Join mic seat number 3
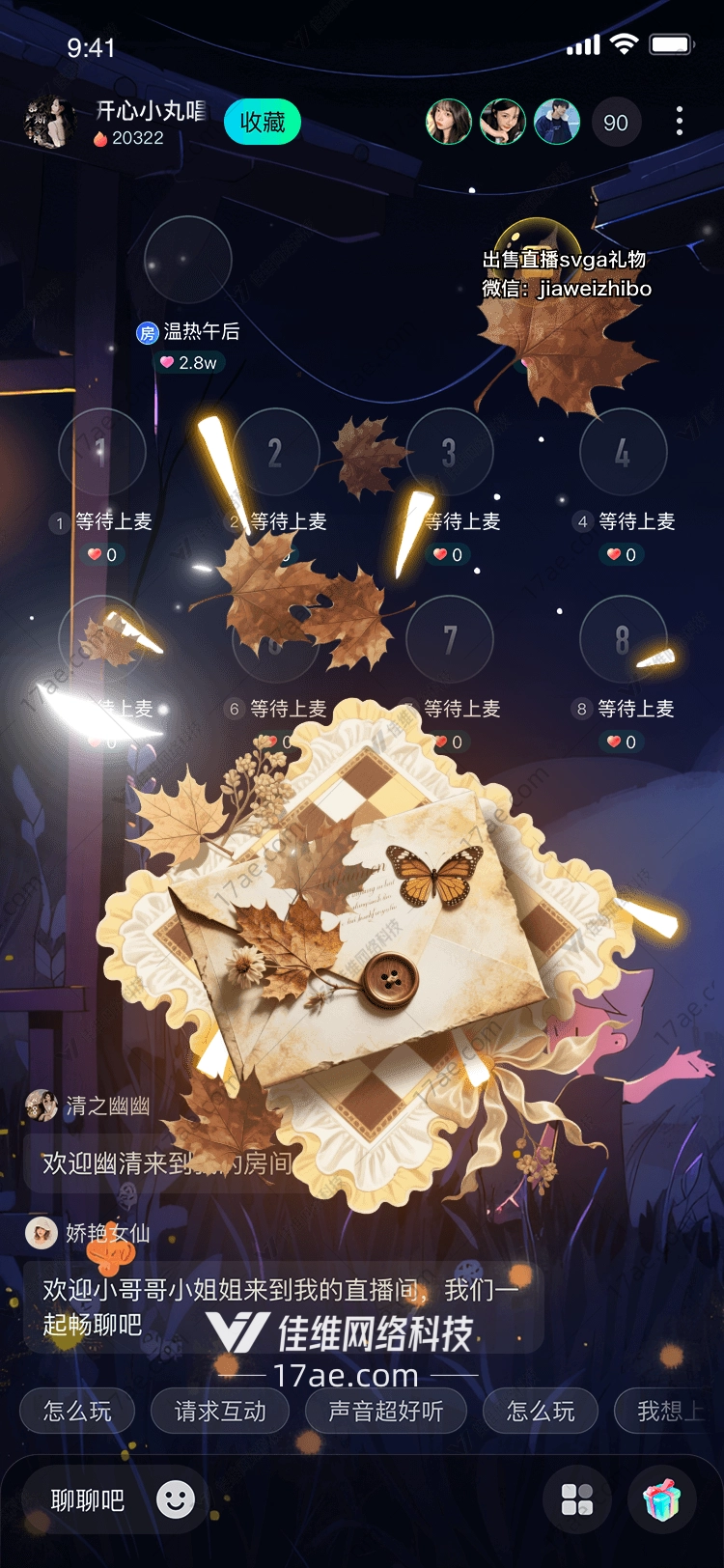Viewport: 724px width, 1568px height. click(x=449, y=452)
